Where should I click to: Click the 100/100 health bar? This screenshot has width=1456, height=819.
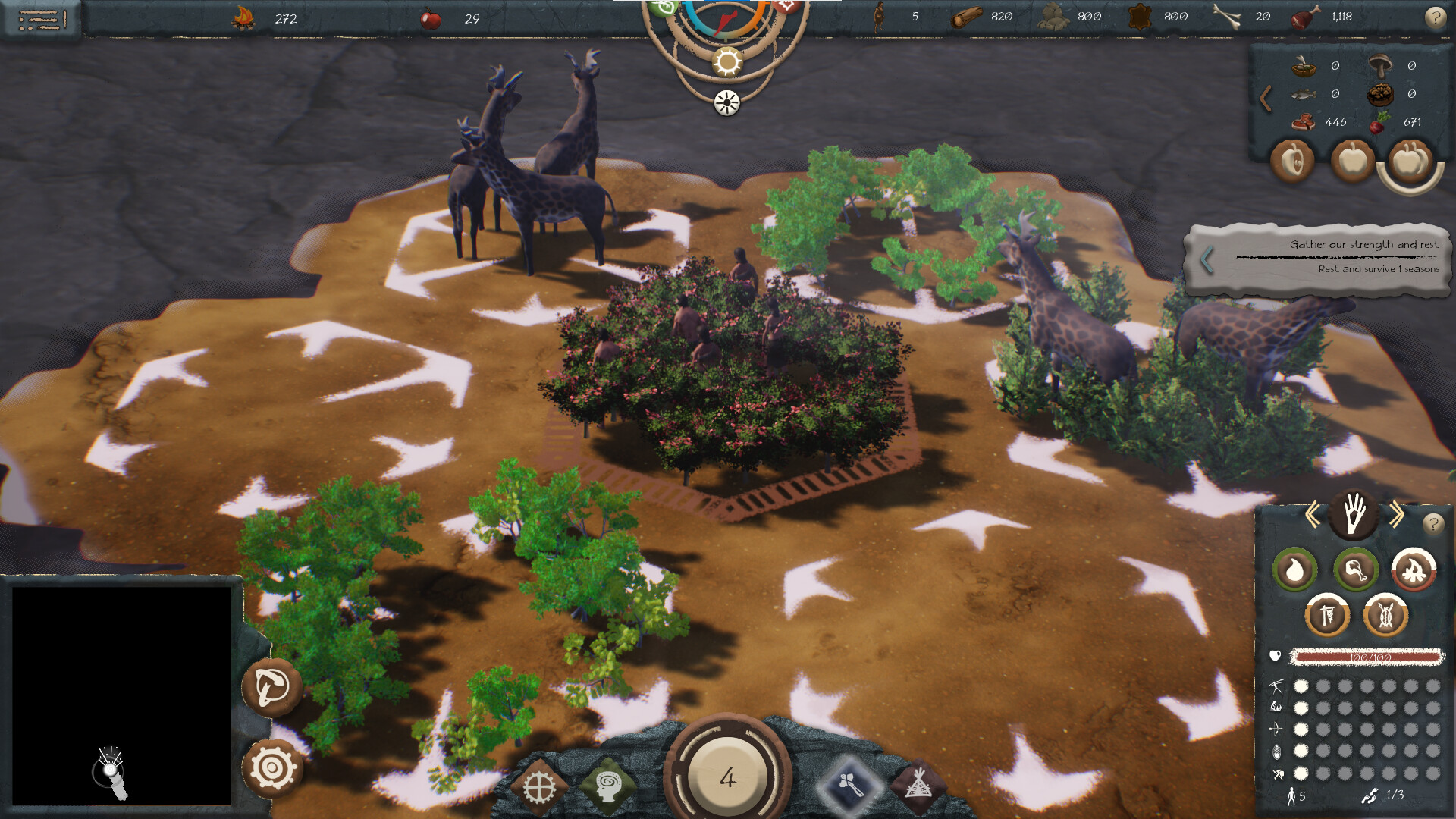tap(1368, 657)
